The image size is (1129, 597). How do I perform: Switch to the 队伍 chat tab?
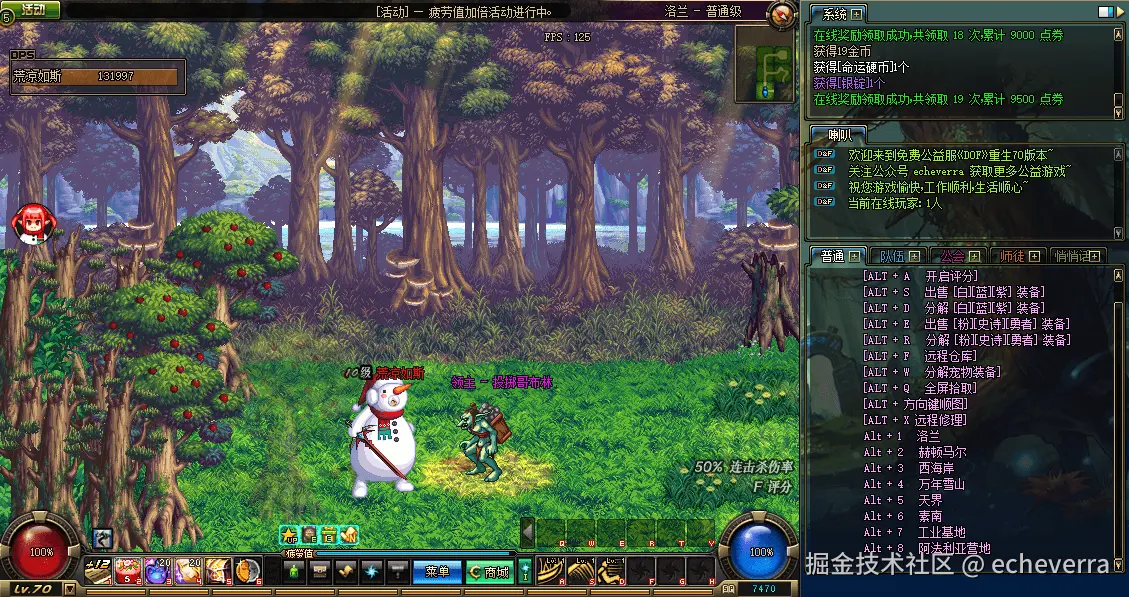pyautogui.click(x=891, y=257)
